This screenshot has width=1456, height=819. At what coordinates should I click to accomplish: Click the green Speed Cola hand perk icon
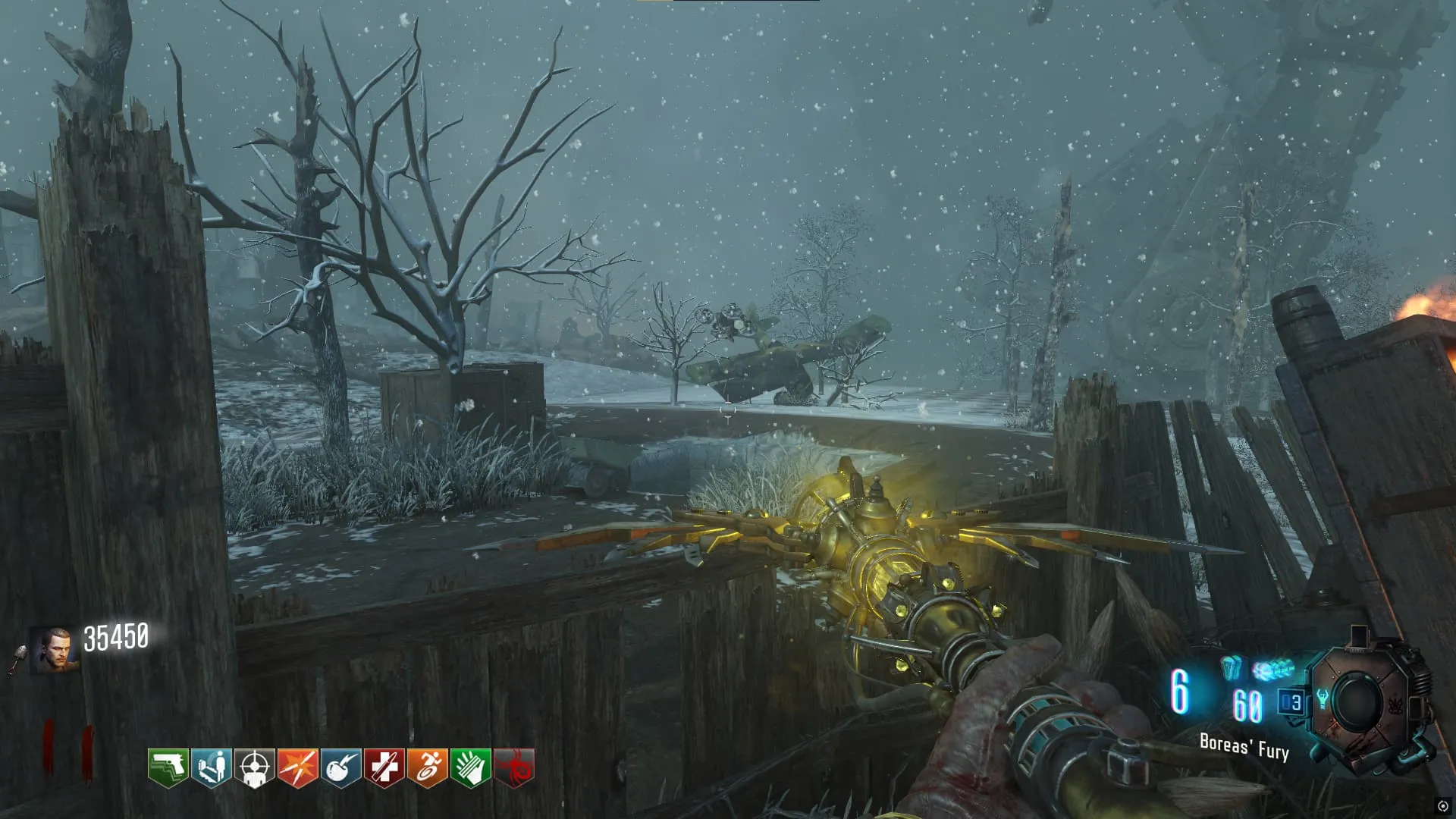click(470, 768)
